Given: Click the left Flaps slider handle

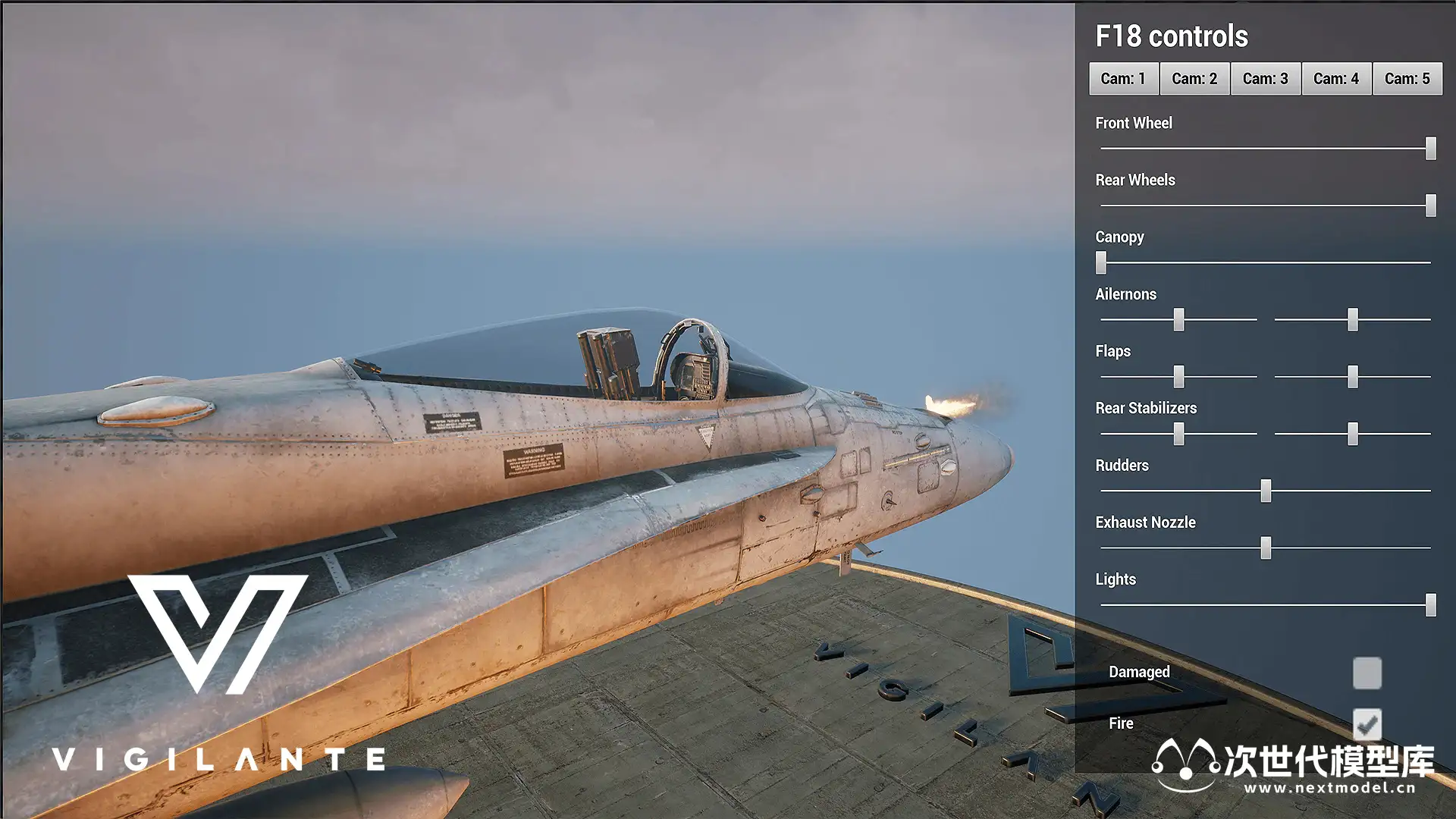Looking at the screenshot, I should [1178, 377].
